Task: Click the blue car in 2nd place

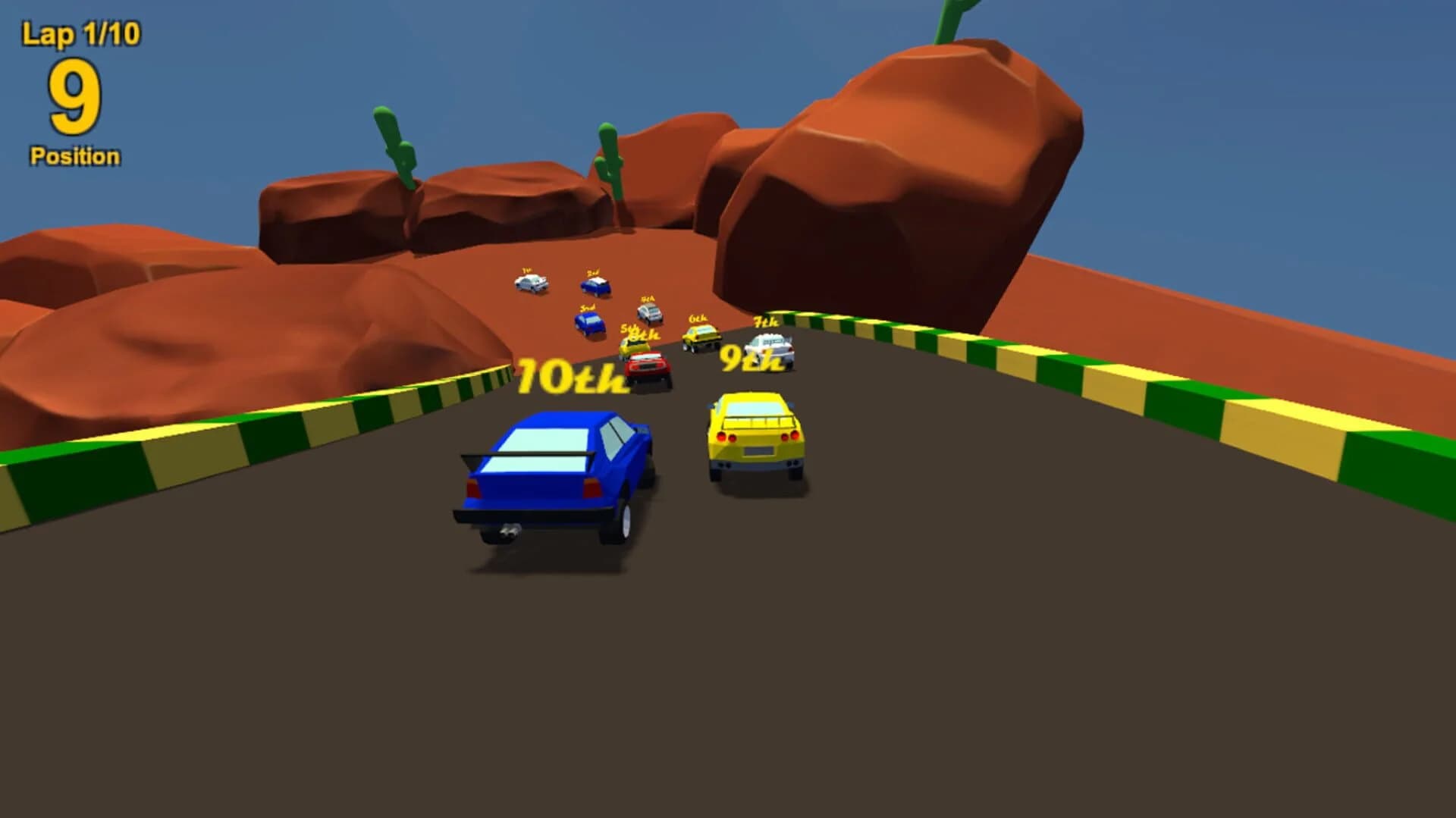Action: (596, 288)
